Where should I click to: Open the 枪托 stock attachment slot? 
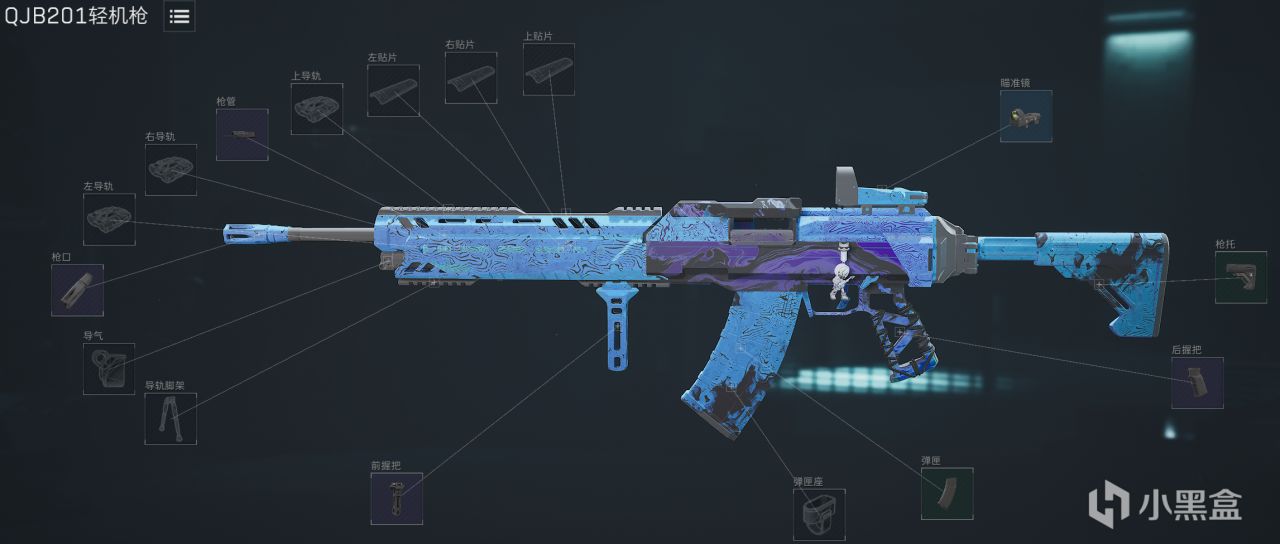point(1241,277)
